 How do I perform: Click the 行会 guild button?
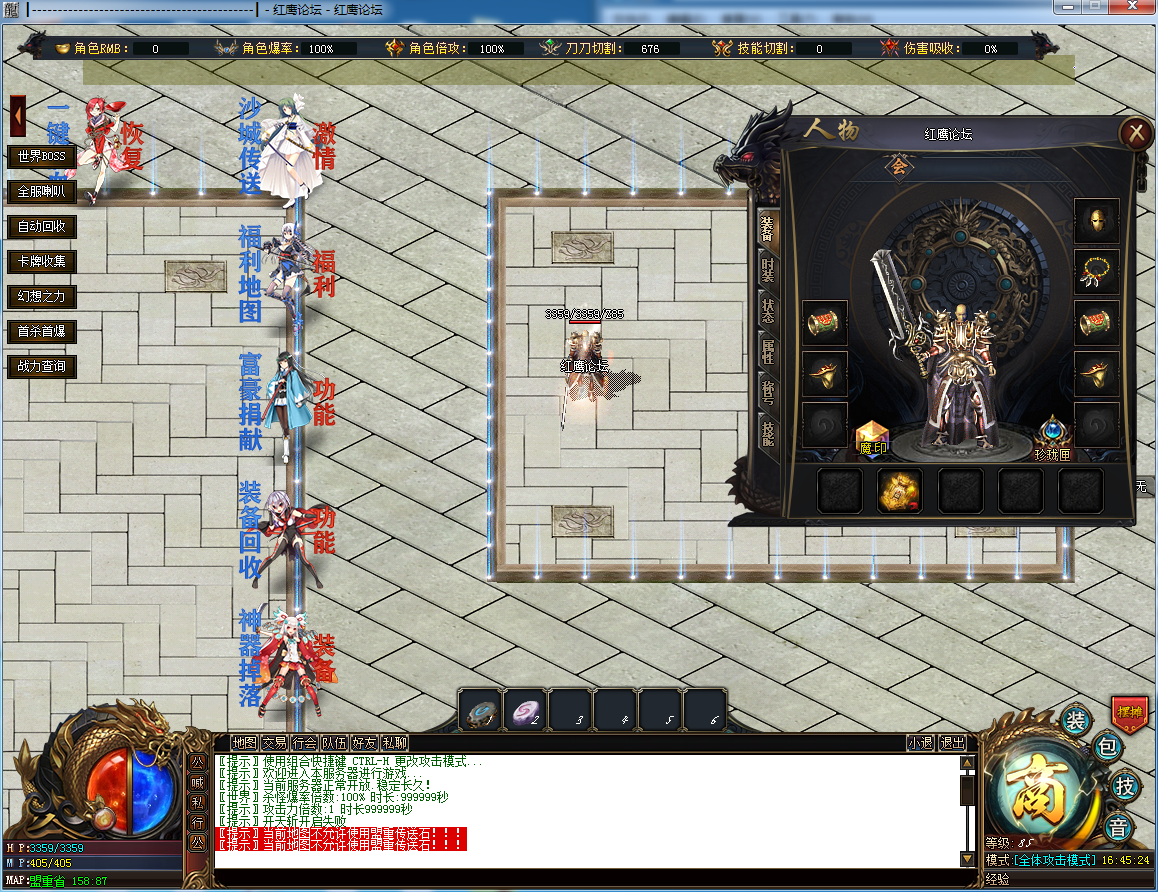click(x=305, y=743)
